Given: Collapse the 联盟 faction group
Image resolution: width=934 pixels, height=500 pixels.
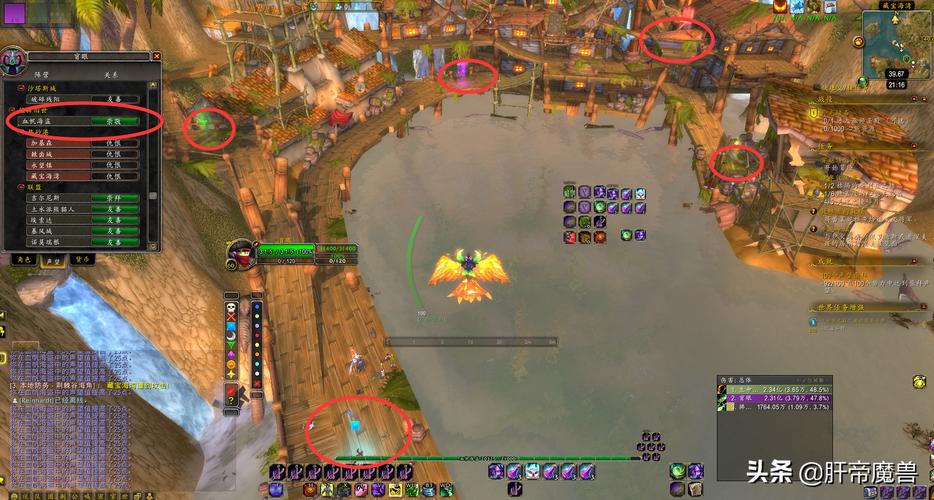Looking at the screenshot, I should pyautogui.click(x=22, y=187).
